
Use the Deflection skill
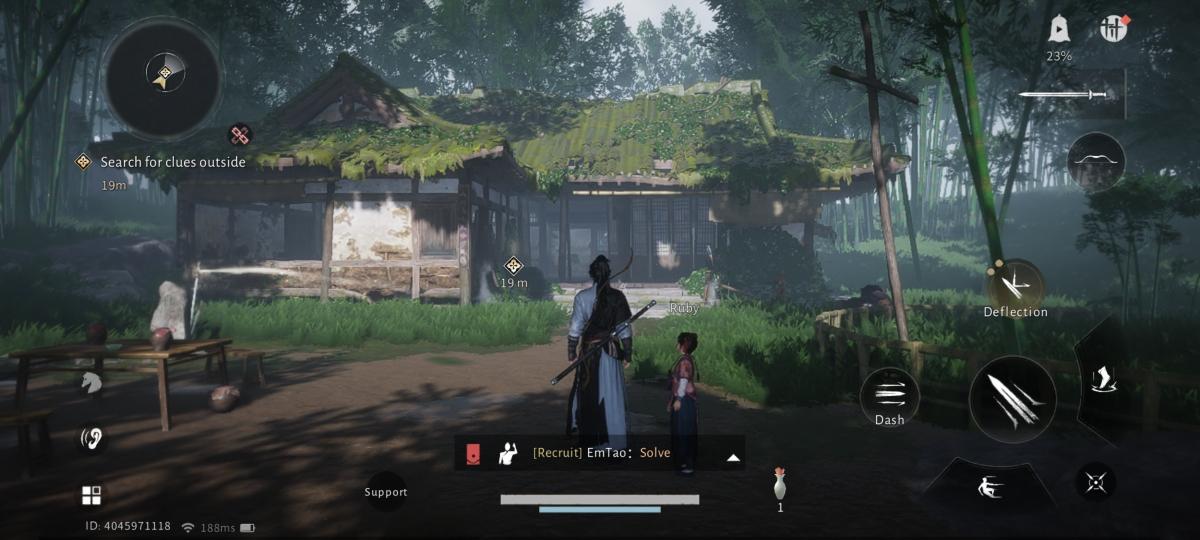(x=1015, y=286)
